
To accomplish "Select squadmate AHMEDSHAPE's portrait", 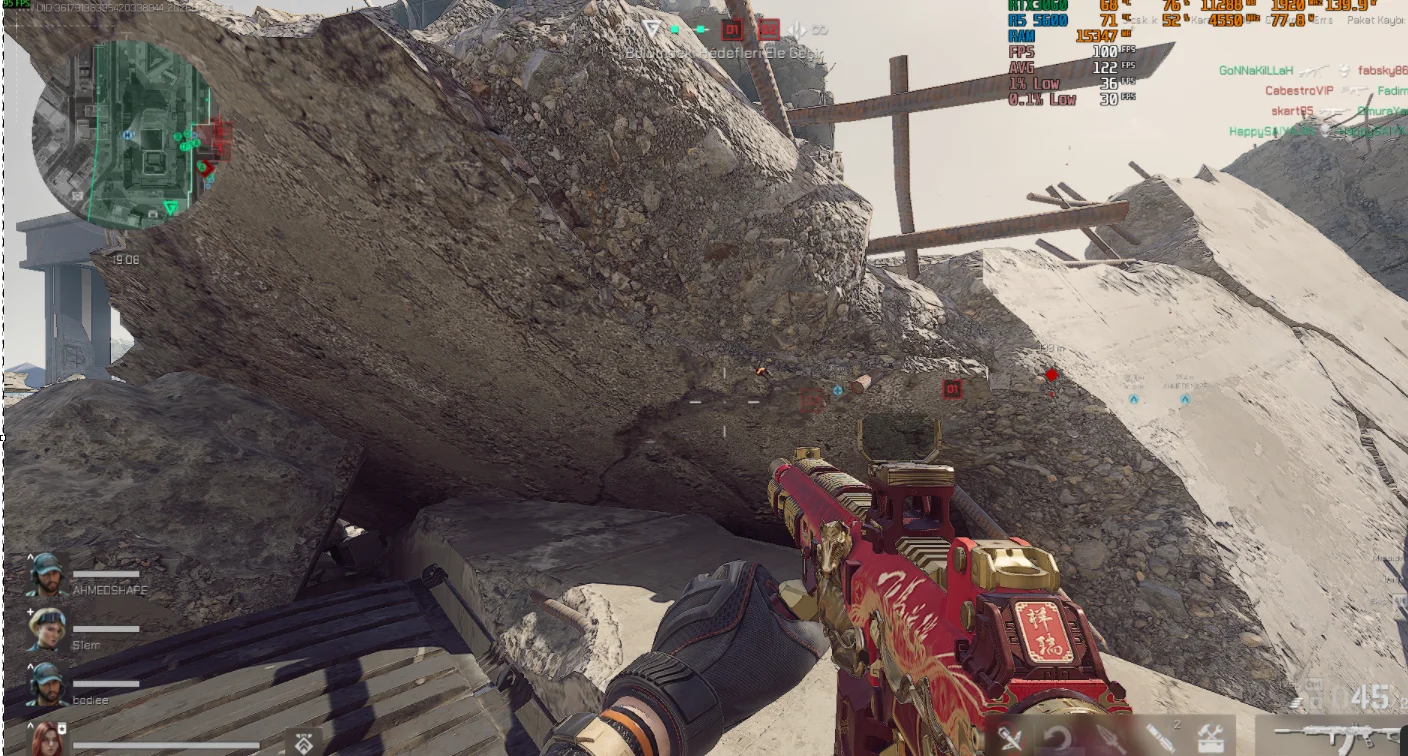I will (47, 574).
